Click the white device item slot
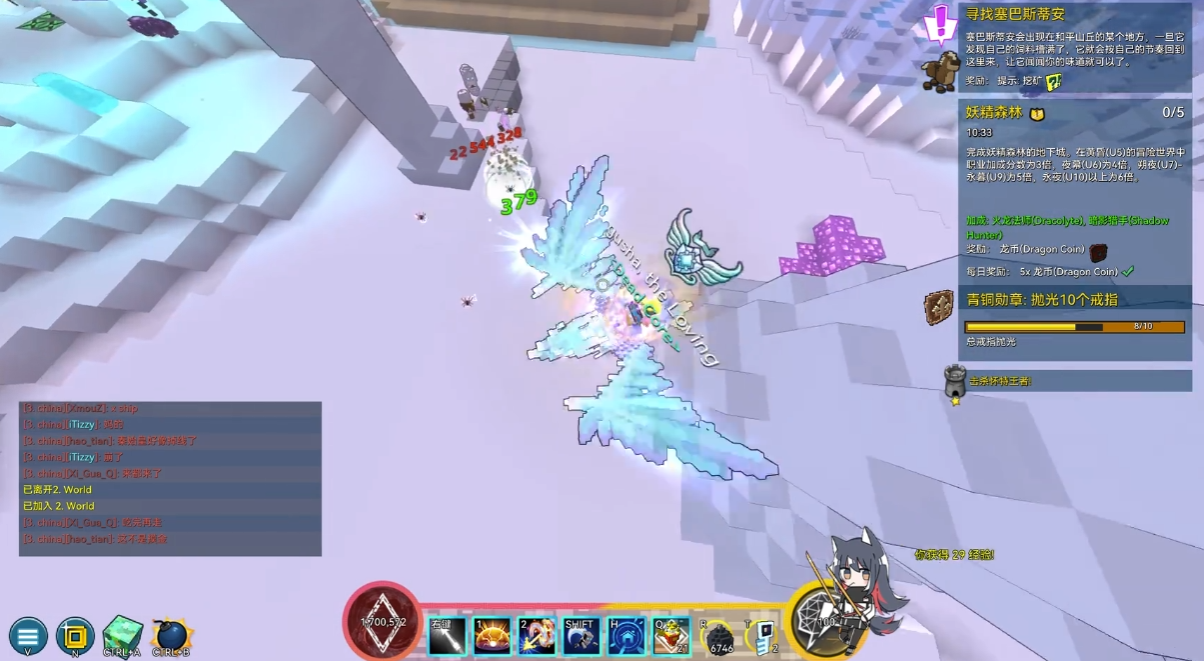 pyautogui.click(x=761, y=636)
